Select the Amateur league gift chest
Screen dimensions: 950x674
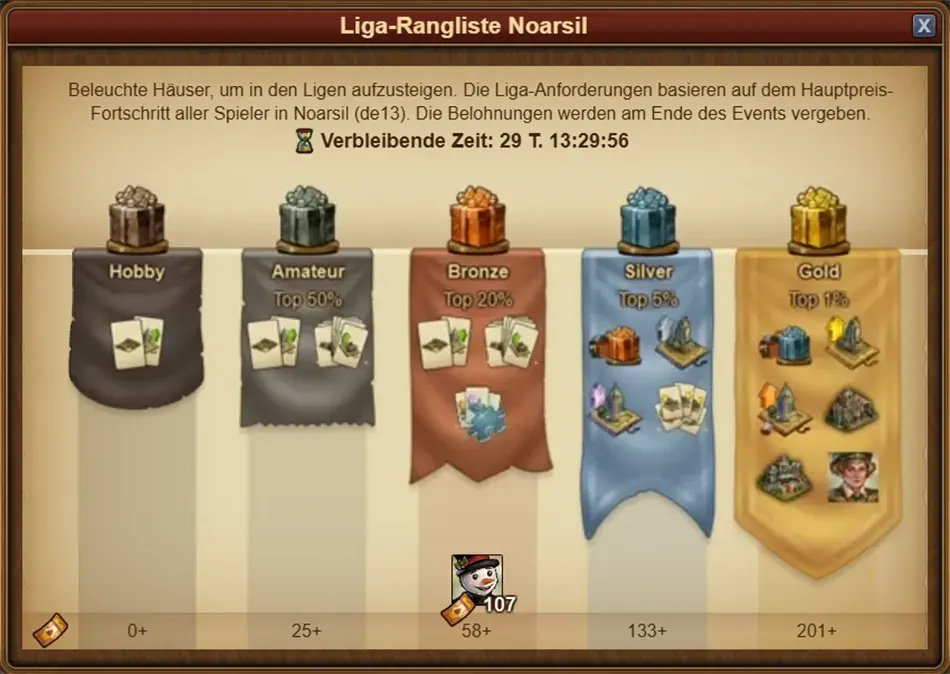(x=307, y=217)
